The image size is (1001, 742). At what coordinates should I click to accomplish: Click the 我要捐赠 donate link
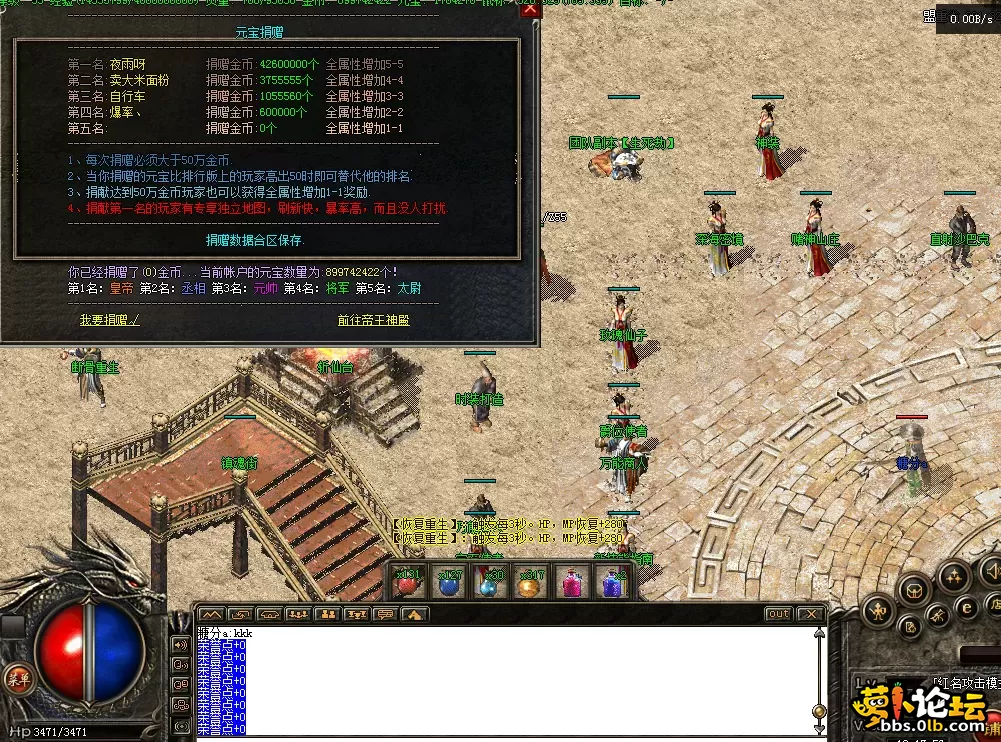click(x=110, y=320)
